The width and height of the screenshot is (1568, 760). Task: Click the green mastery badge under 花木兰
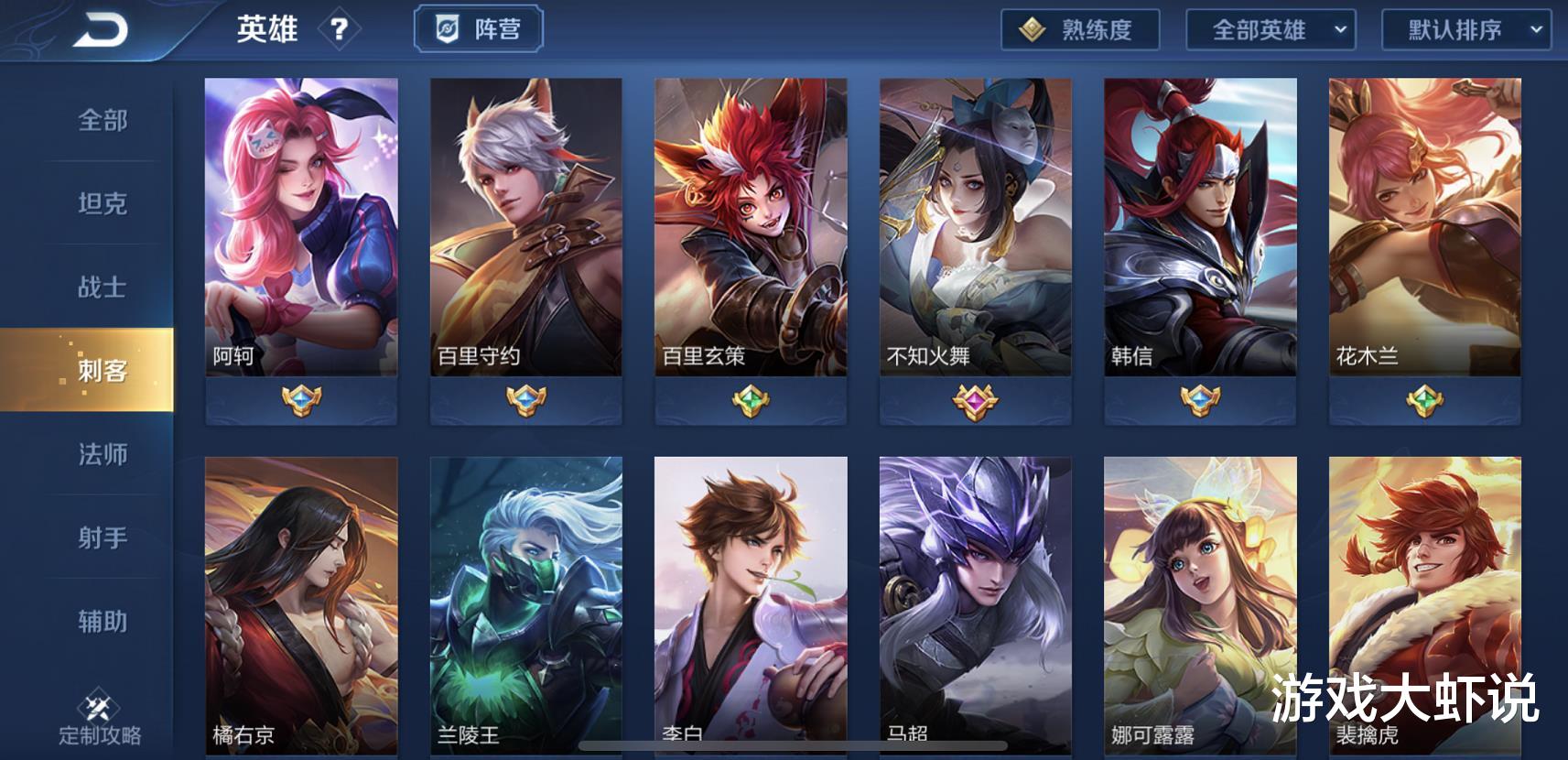(x=1424, y=401)
